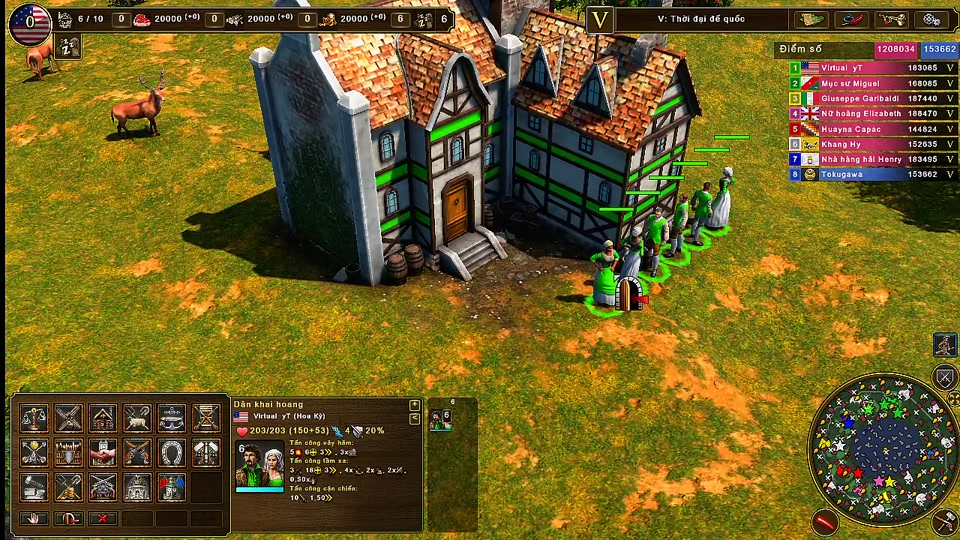Click the gears settings menu icon

[x=931, y=19]
